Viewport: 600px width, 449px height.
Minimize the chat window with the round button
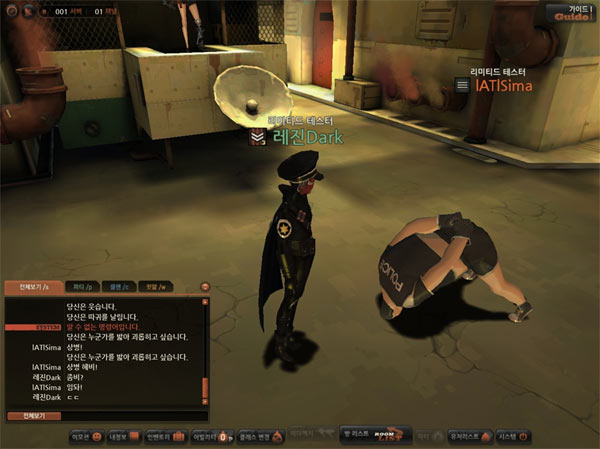pyautogui.click(x=204, y=287)
